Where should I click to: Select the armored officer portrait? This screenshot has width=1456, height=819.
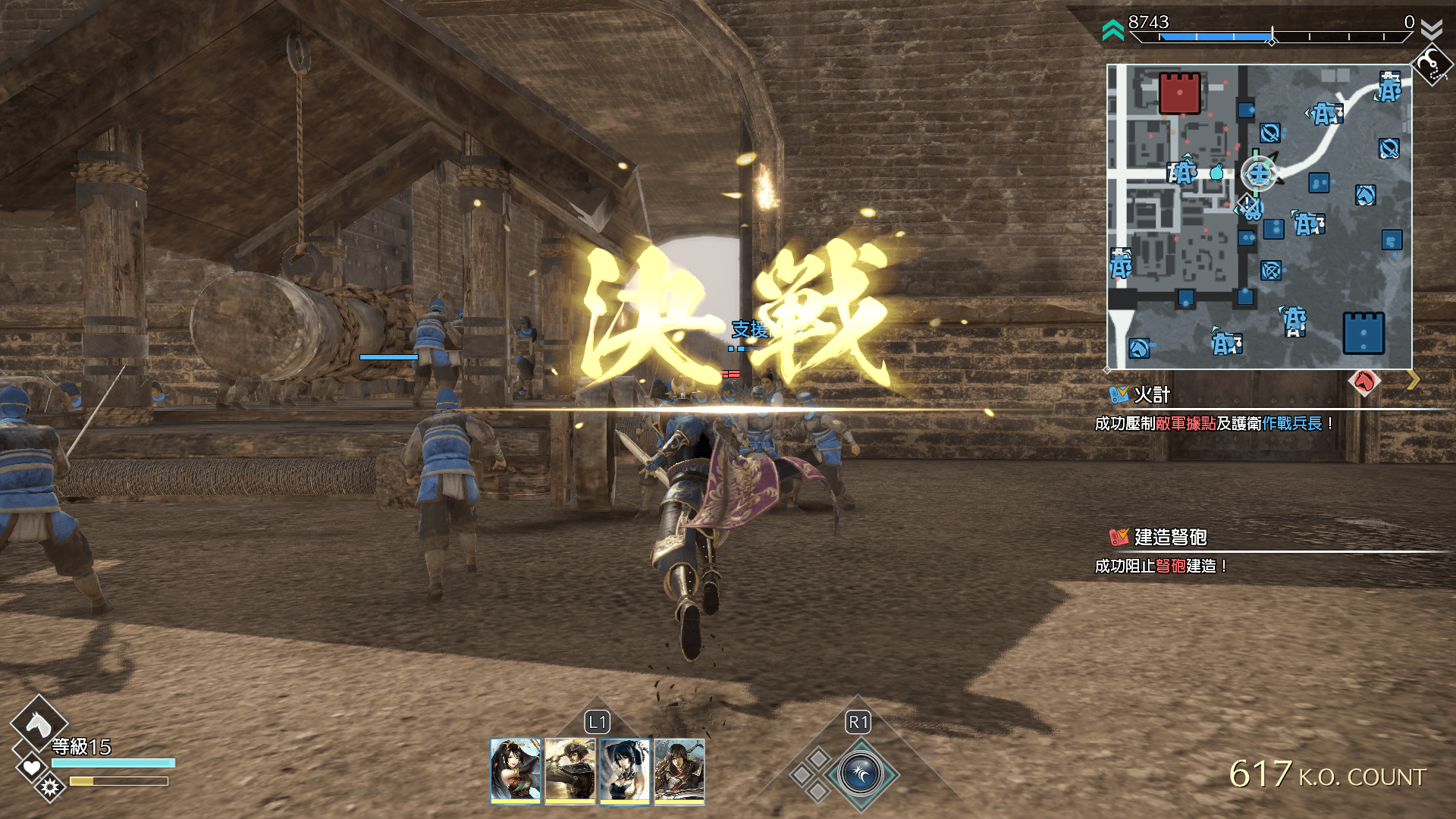679,770
